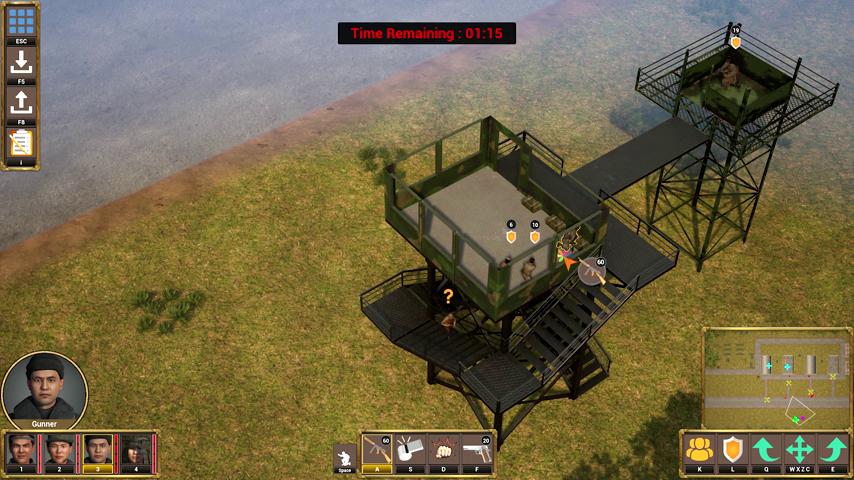This screenshot has width=854, height=480.
Task: Select squad member number 2
Action: pos(59,451)
